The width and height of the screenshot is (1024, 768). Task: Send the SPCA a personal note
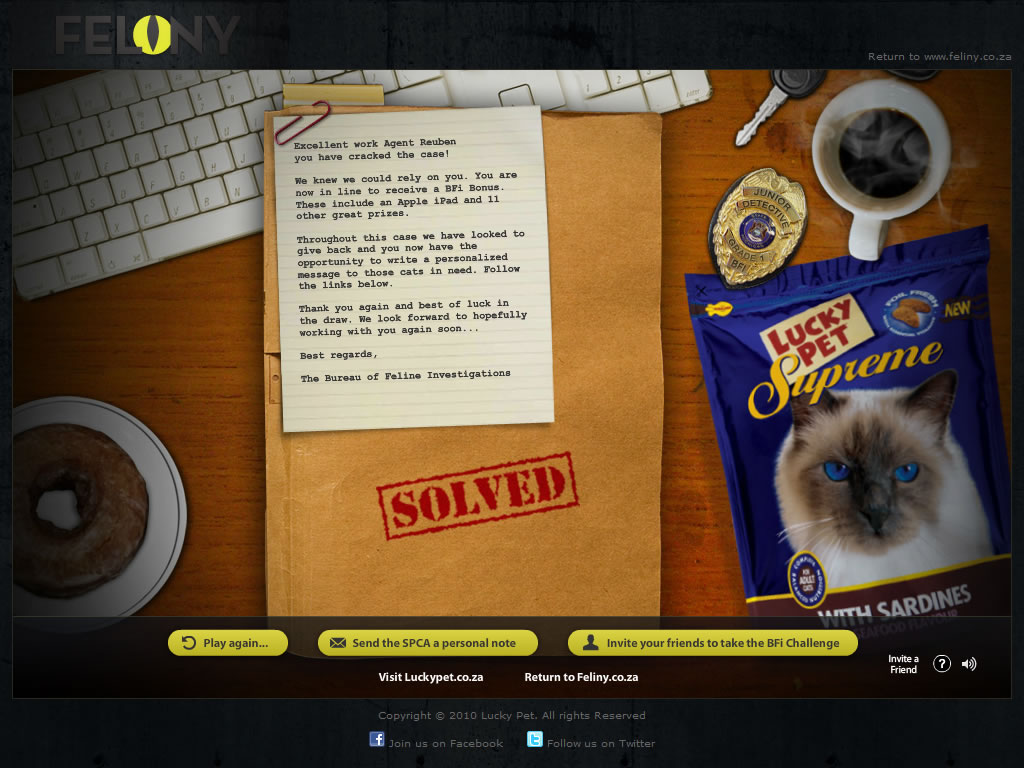(428, 643)
